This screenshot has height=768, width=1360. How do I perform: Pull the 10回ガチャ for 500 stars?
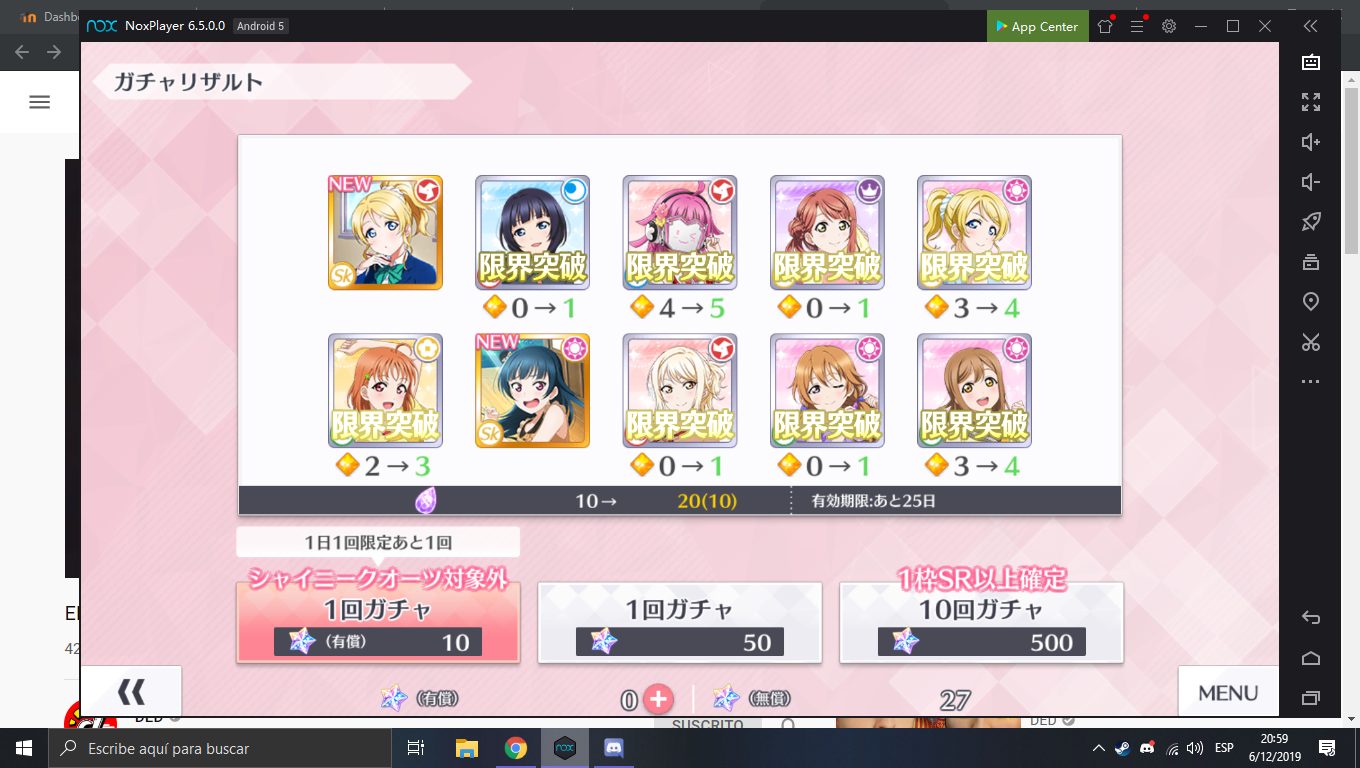click(981, 622)
